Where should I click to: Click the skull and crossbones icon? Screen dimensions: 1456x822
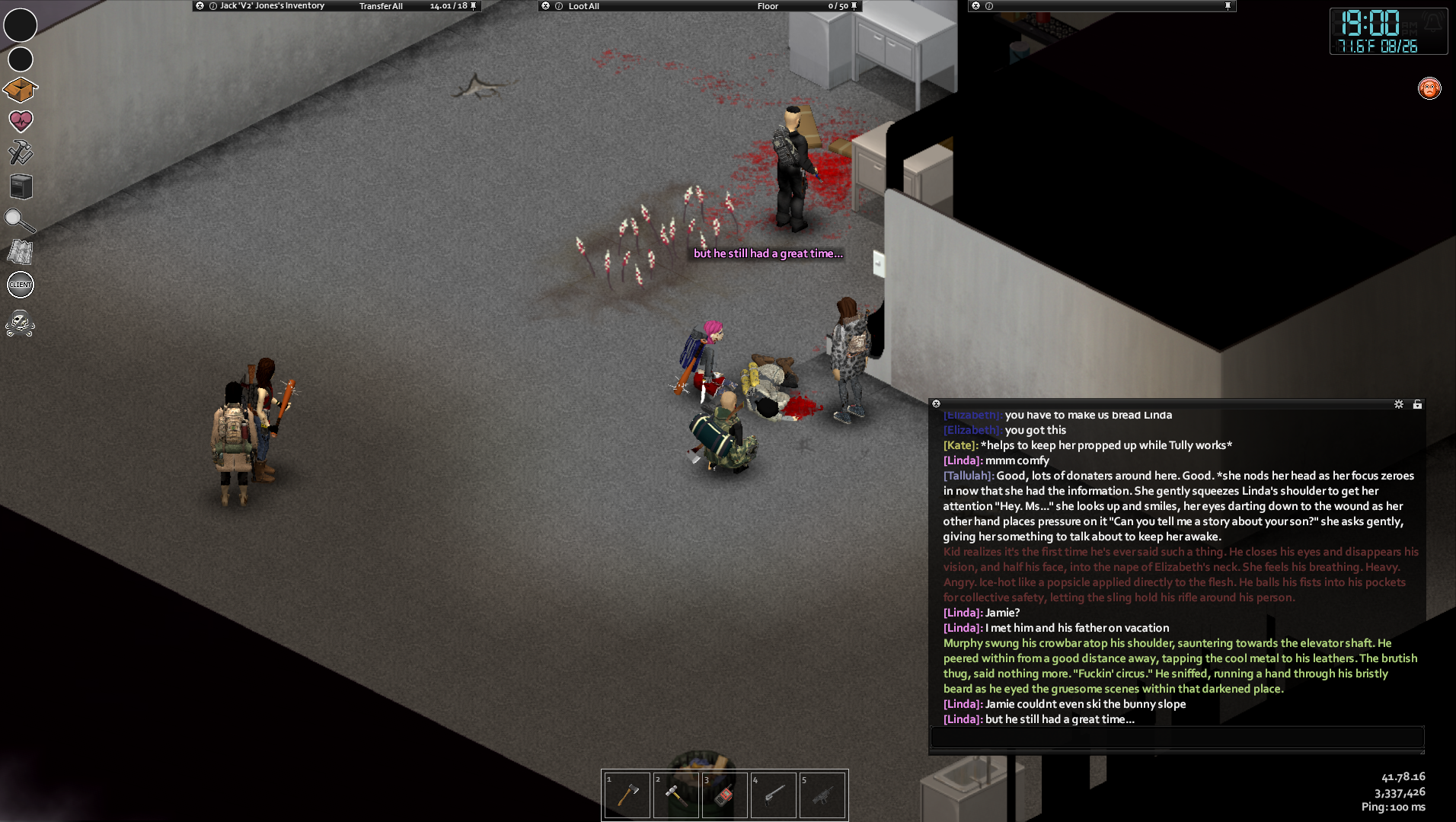click(21, 324)
